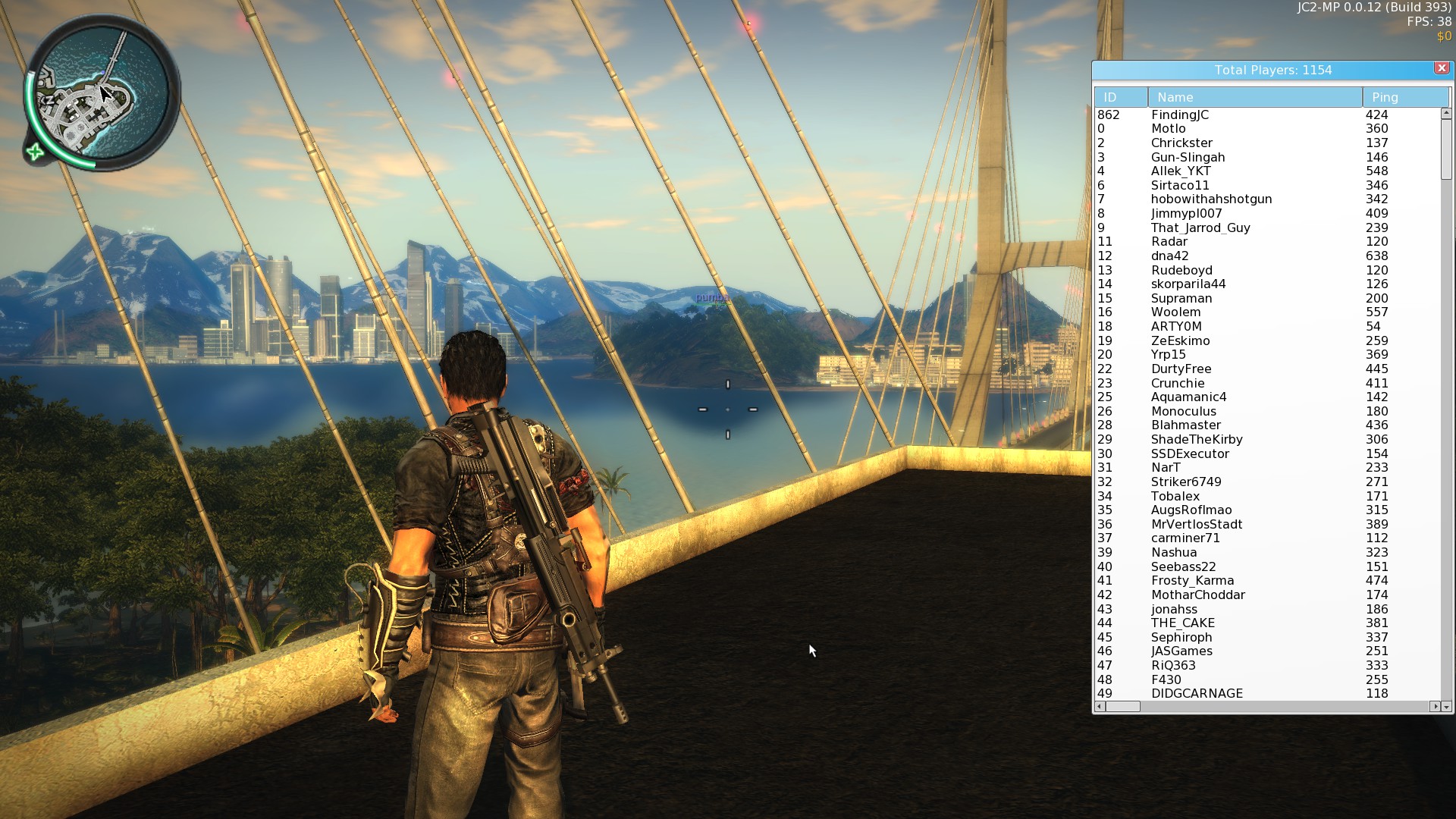Image resolution: width=1456 pixels, height=819 pixels.
Task: Open the circular minimap
Action: coord(101,95)
